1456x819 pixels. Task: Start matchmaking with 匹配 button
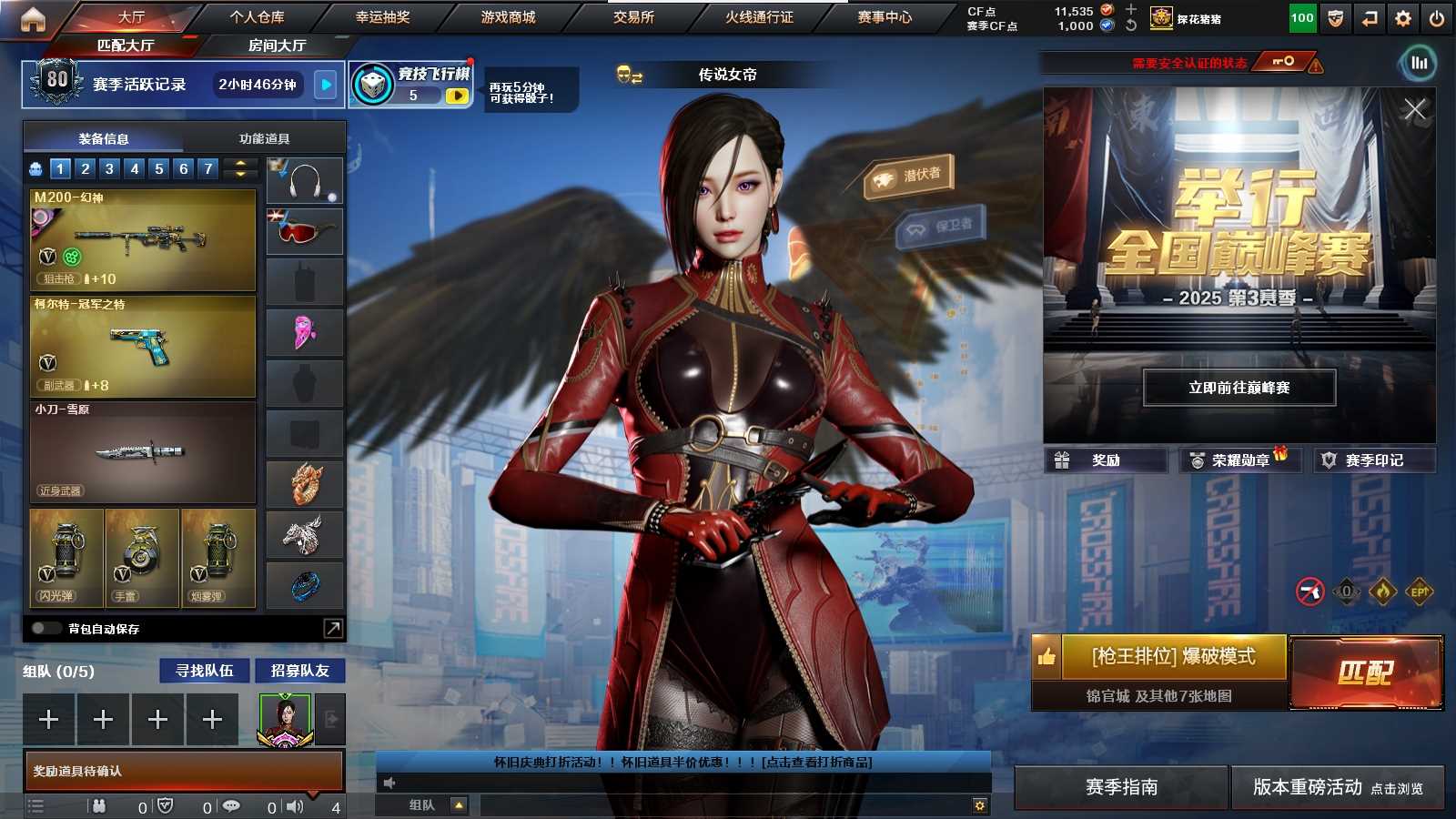pos(1365,672)
